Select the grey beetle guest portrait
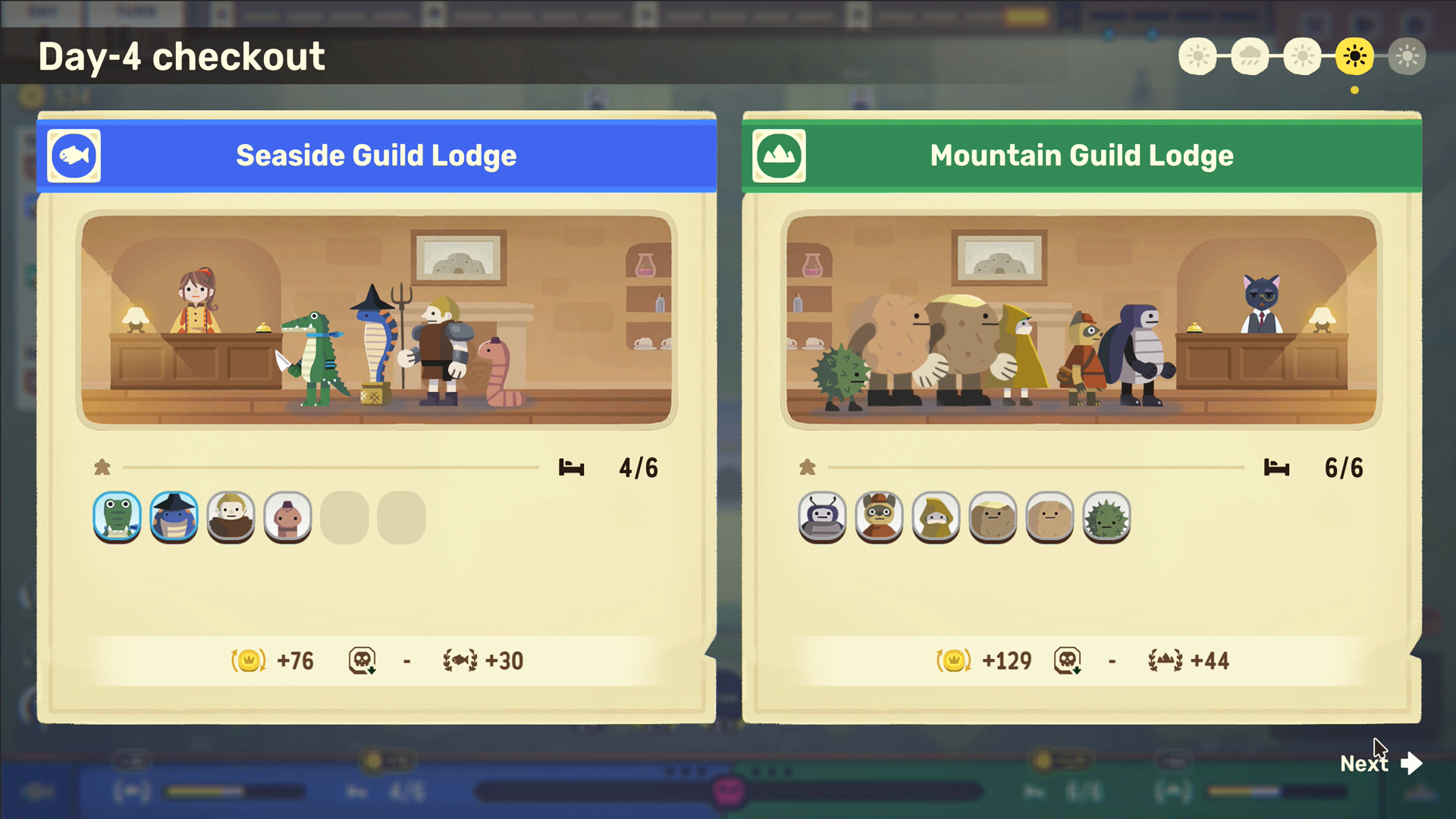The image size is (1456, 819). coord(822,517)
